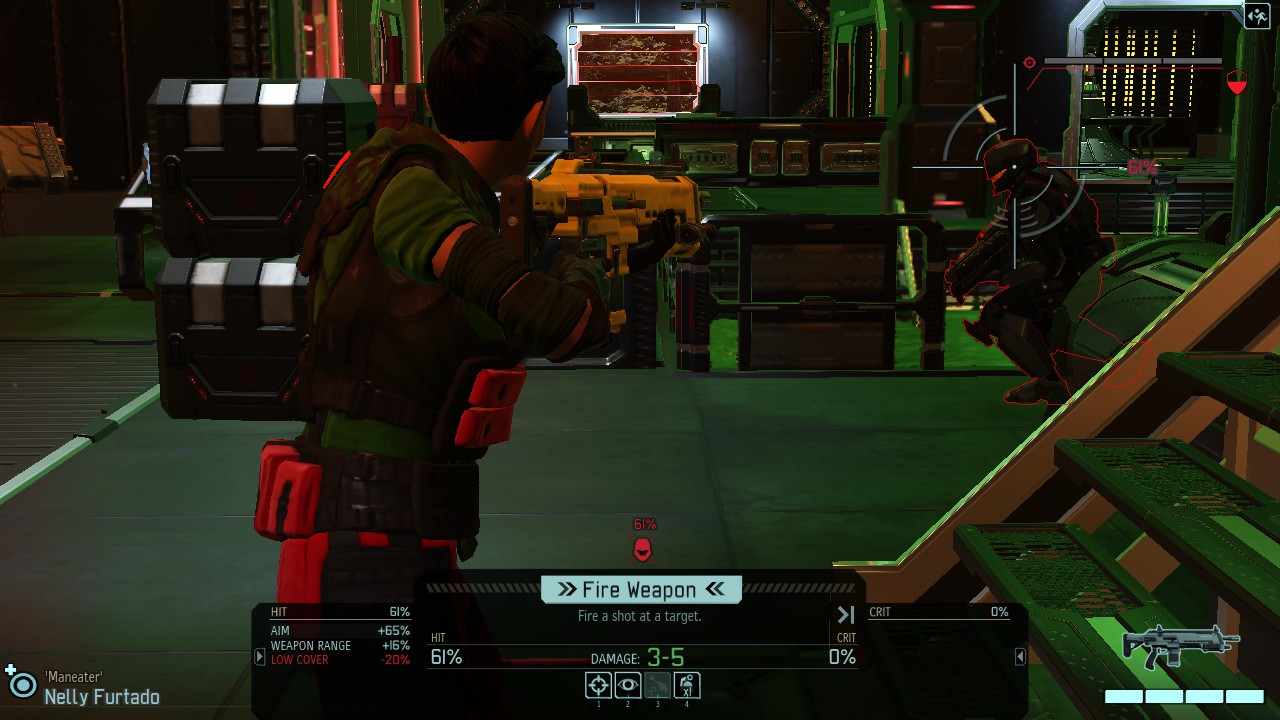
Task: Click soldier name Nelly Furtado
Action: [x=101, y=697]
